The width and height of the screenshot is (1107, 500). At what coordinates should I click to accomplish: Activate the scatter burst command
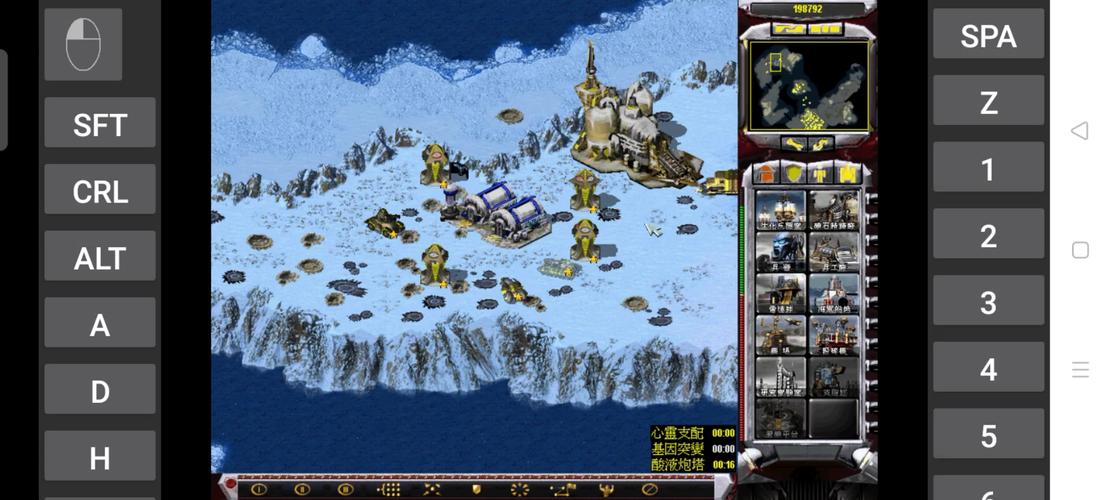pos(519,489)
